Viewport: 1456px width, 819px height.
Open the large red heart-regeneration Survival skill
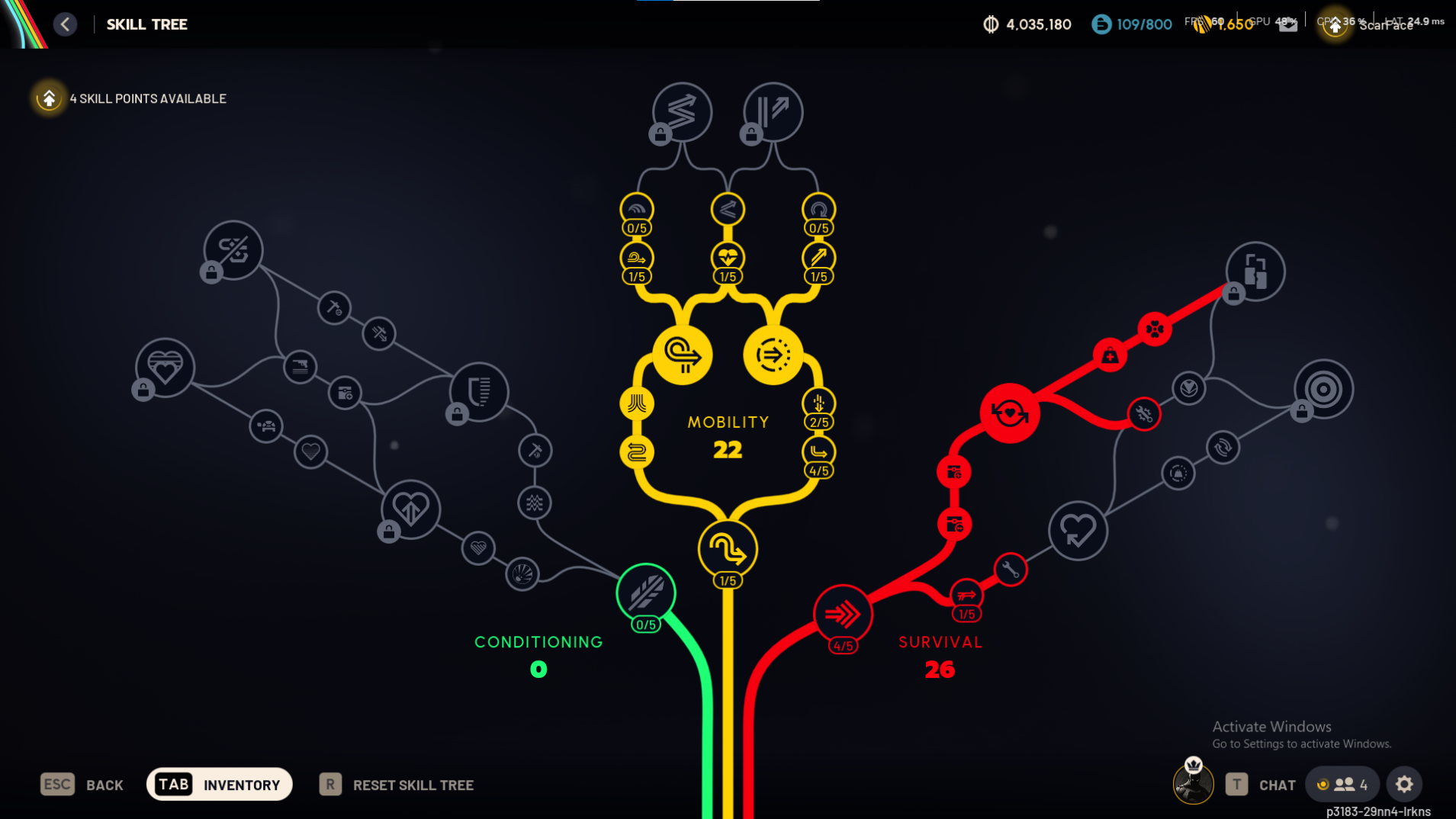click(x=1010, y=413)
